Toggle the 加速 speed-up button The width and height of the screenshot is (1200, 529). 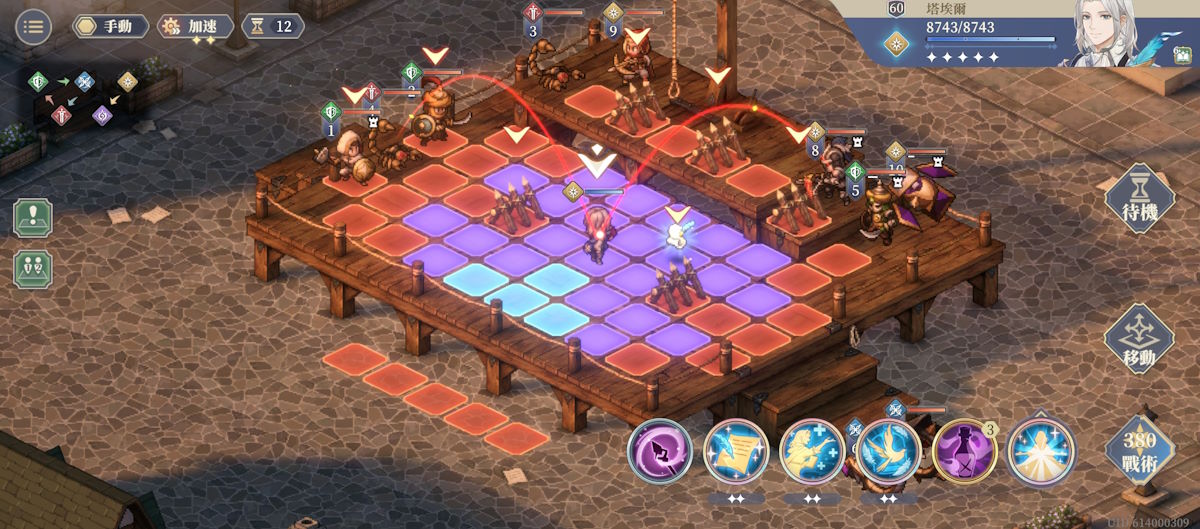coord(196,26)
